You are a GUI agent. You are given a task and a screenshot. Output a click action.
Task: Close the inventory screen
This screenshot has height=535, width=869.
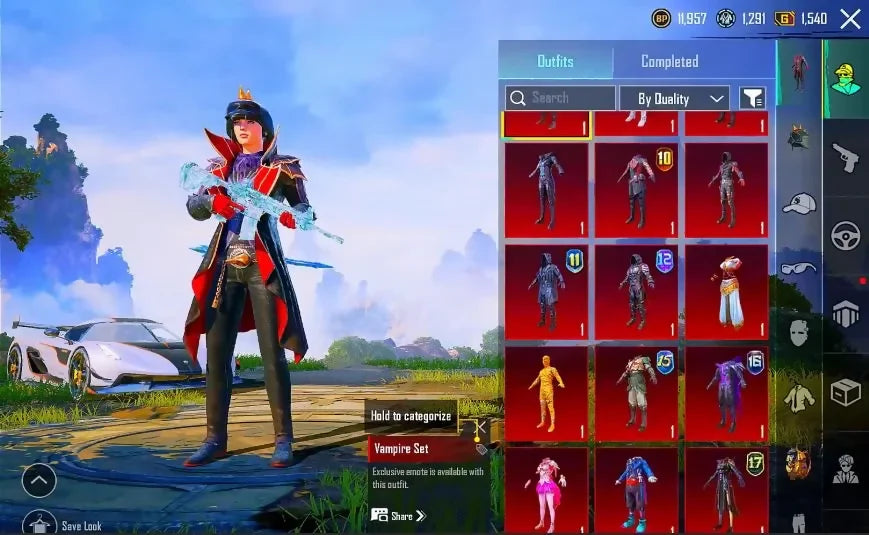coord(850,18)
